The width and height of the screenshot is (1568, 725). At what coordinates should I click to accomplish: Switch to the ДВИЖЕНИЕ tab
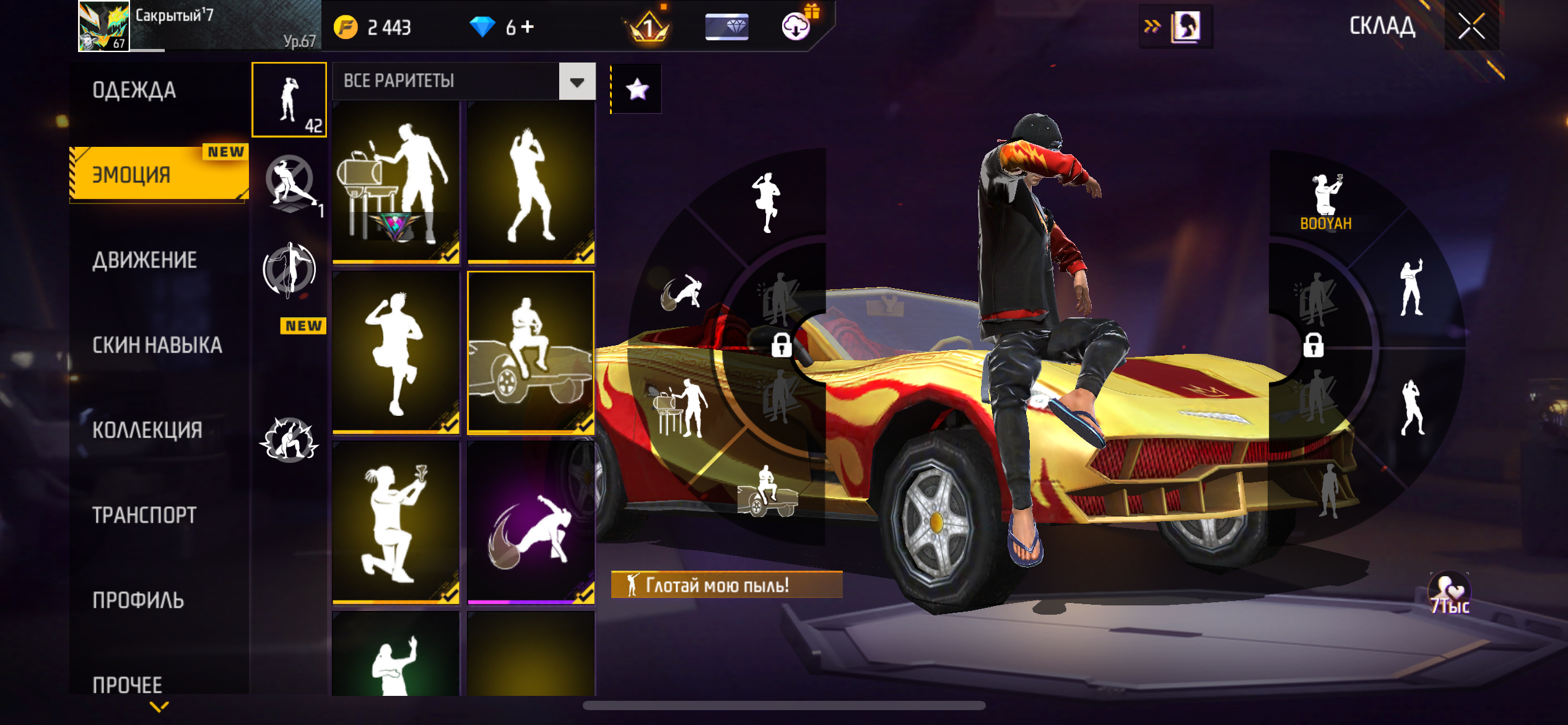coord(145,260)
